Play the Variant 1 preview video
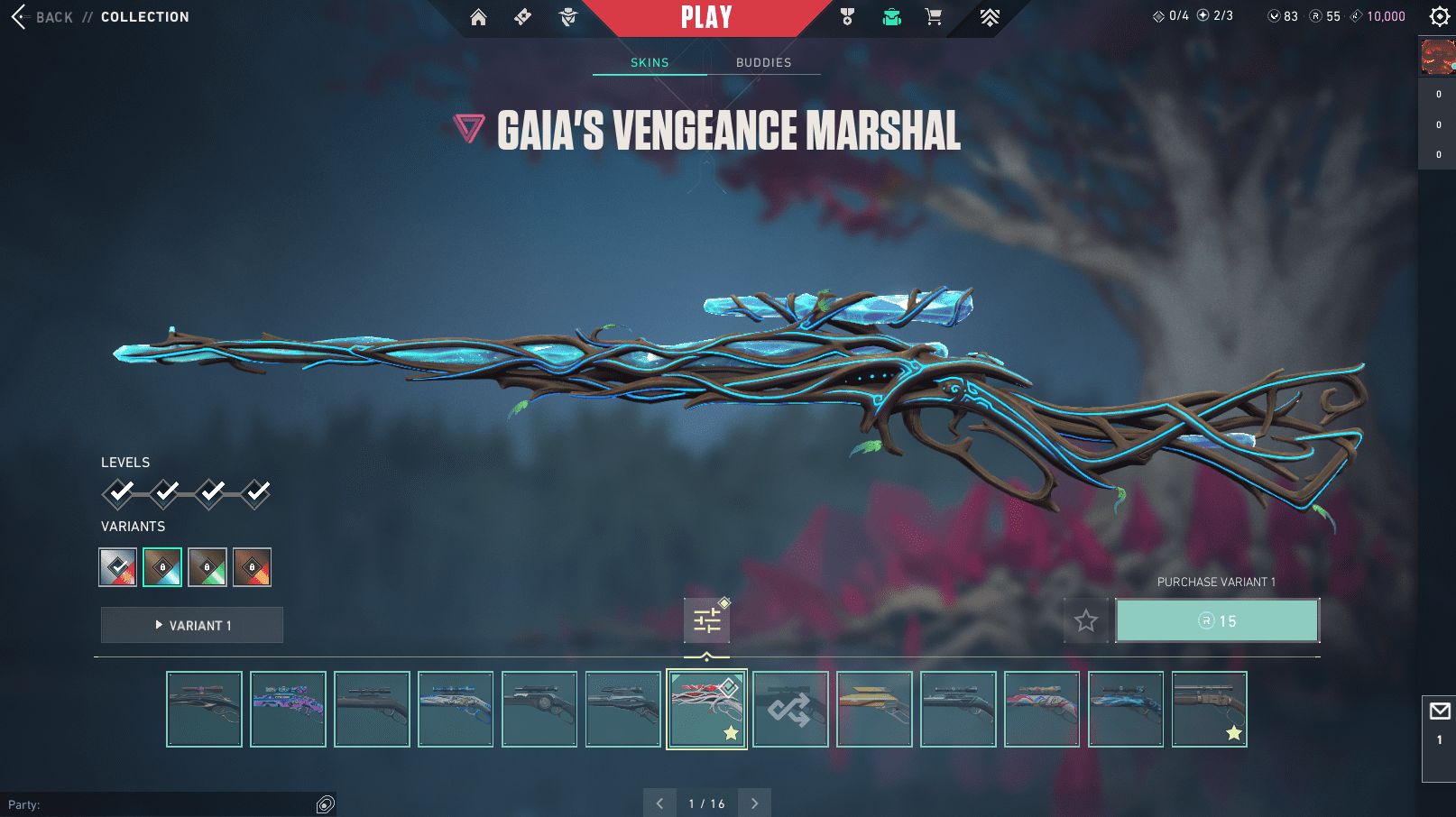1456x817 pixels. [192, 625]
